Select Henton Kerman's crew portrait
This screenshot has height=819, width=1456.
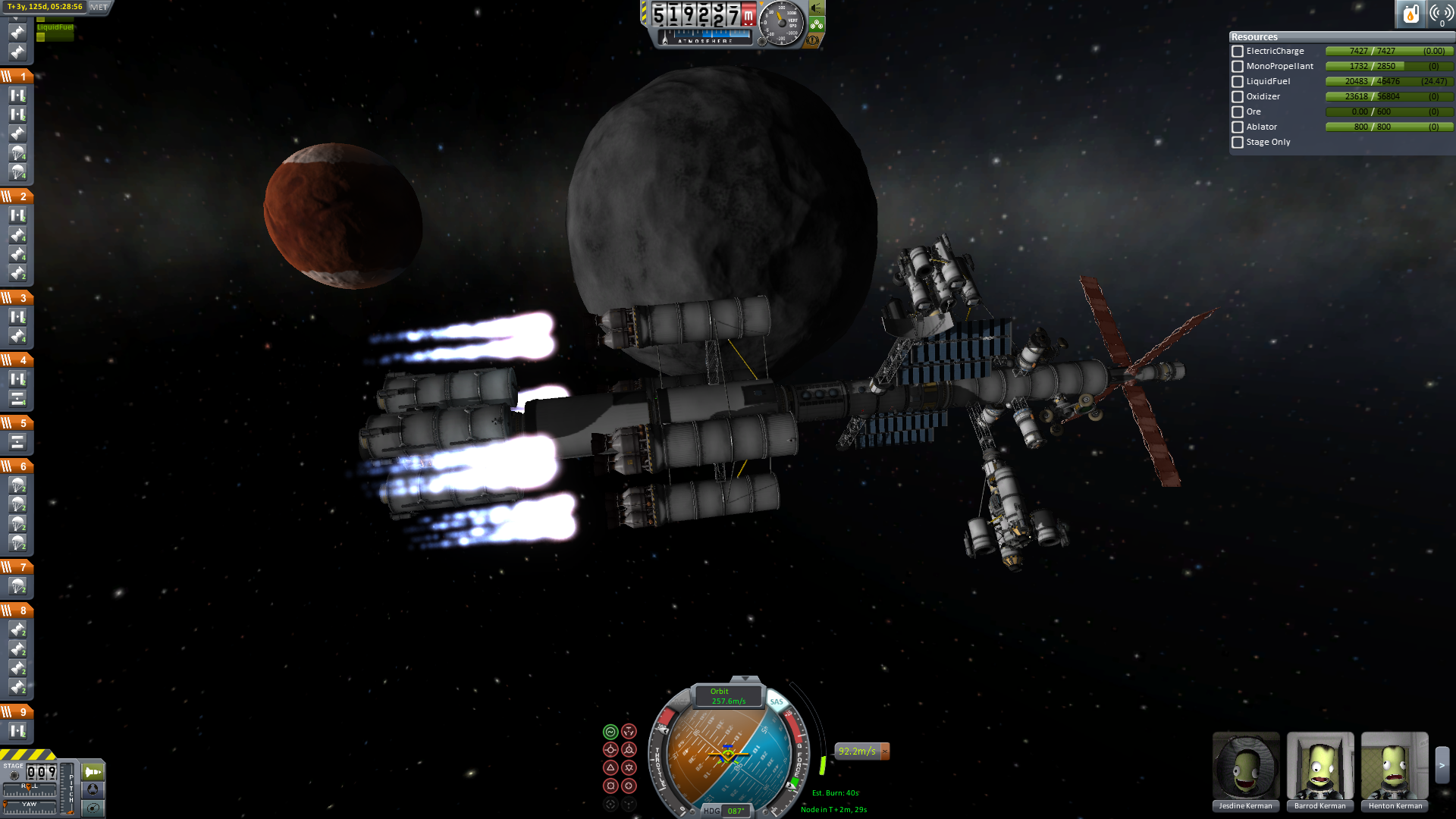point(1394,766)
